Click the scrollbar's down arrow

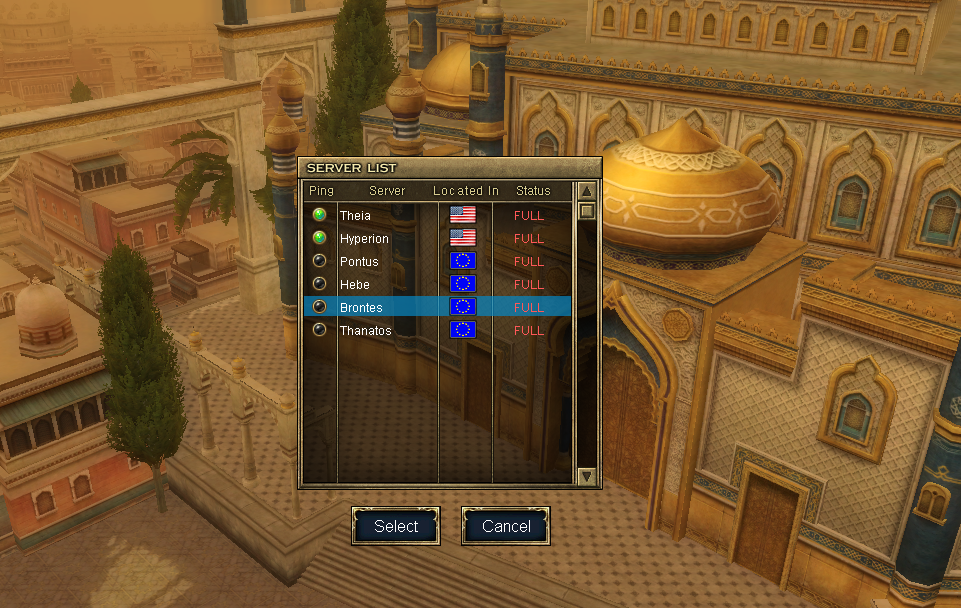[587, 476]
